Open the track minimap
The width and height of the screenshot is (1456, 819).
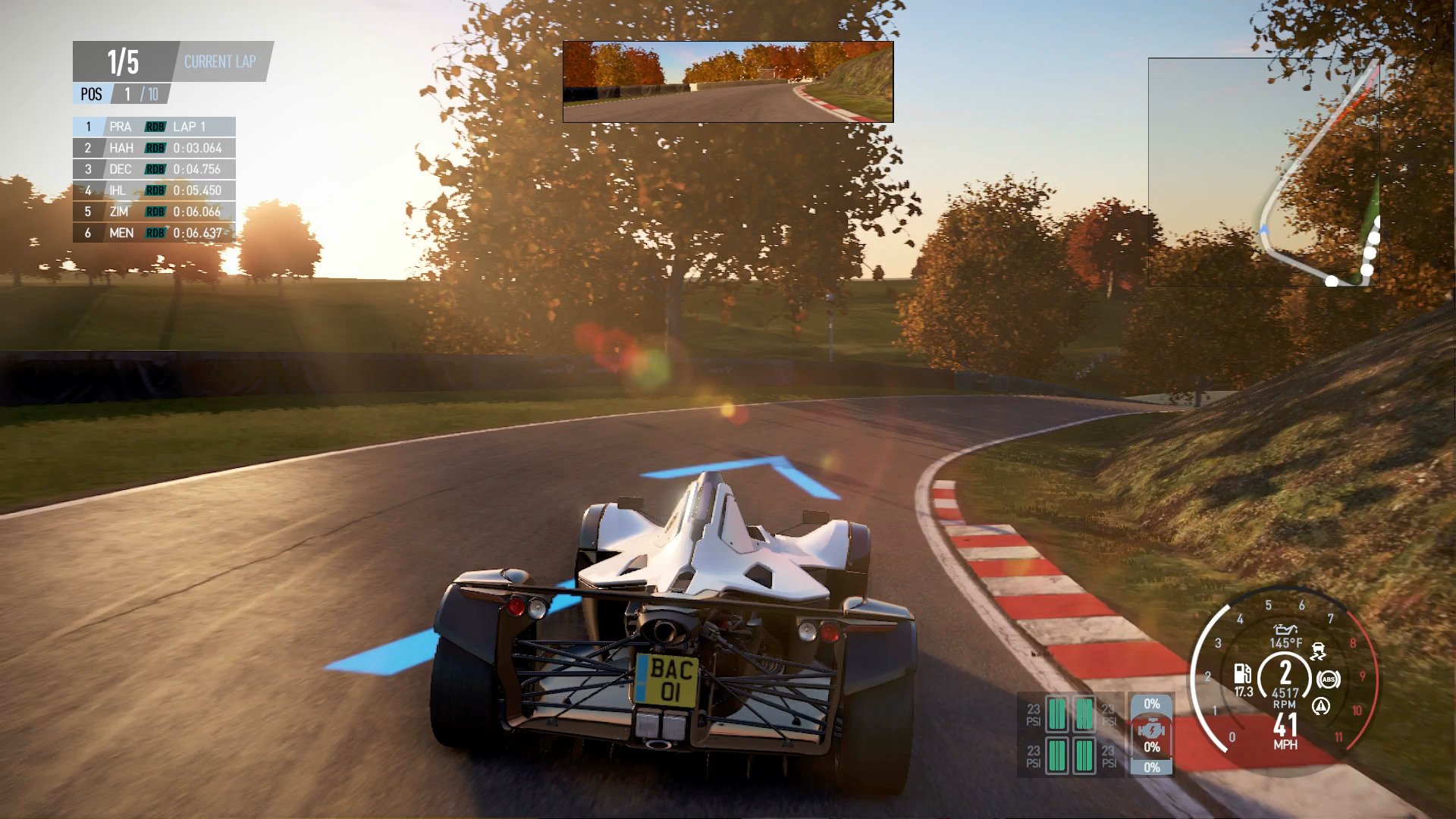(1263, 172)
